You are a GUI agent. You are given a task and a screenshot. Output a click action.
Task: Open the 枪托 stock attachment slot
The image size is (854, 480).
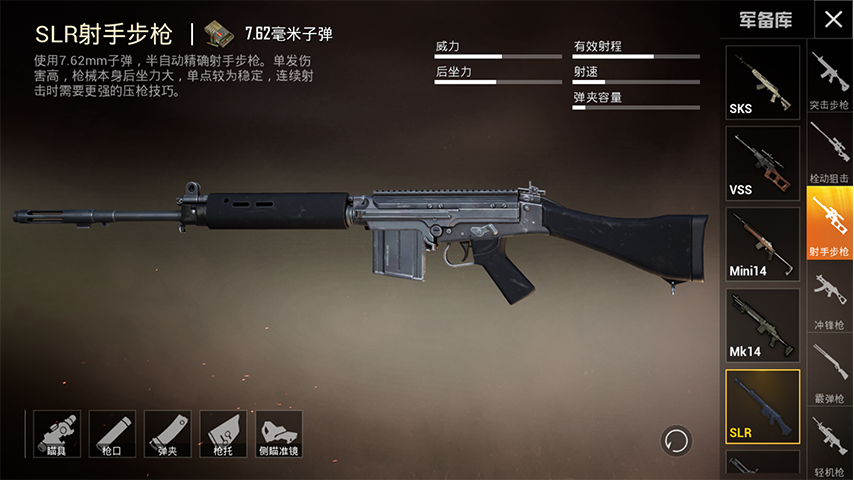pyautogui.click(x=223, y=434)
